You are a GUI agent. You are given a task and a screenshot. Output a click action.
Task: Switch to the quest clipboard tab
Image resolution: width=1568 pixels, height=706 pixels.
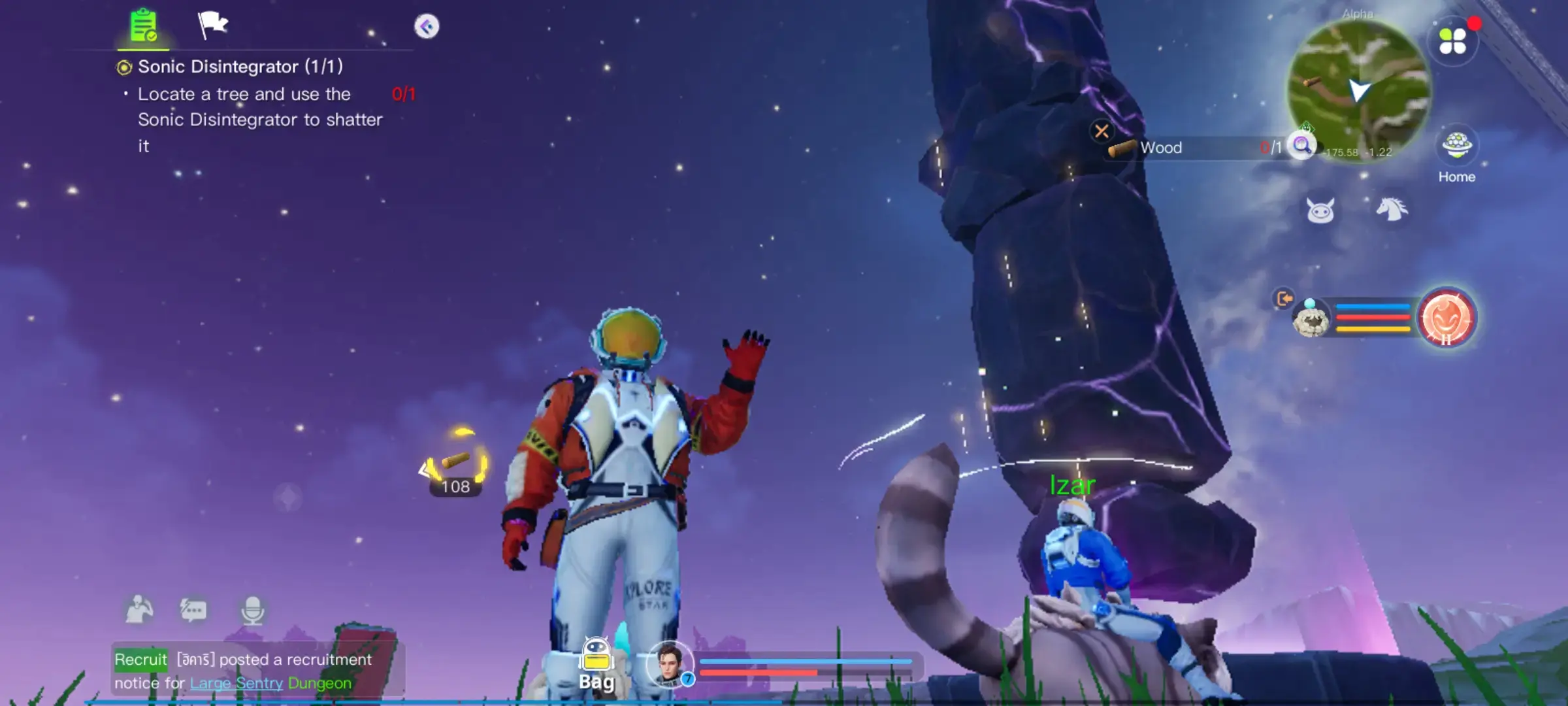pyautogui.click(x=145, y=24)
